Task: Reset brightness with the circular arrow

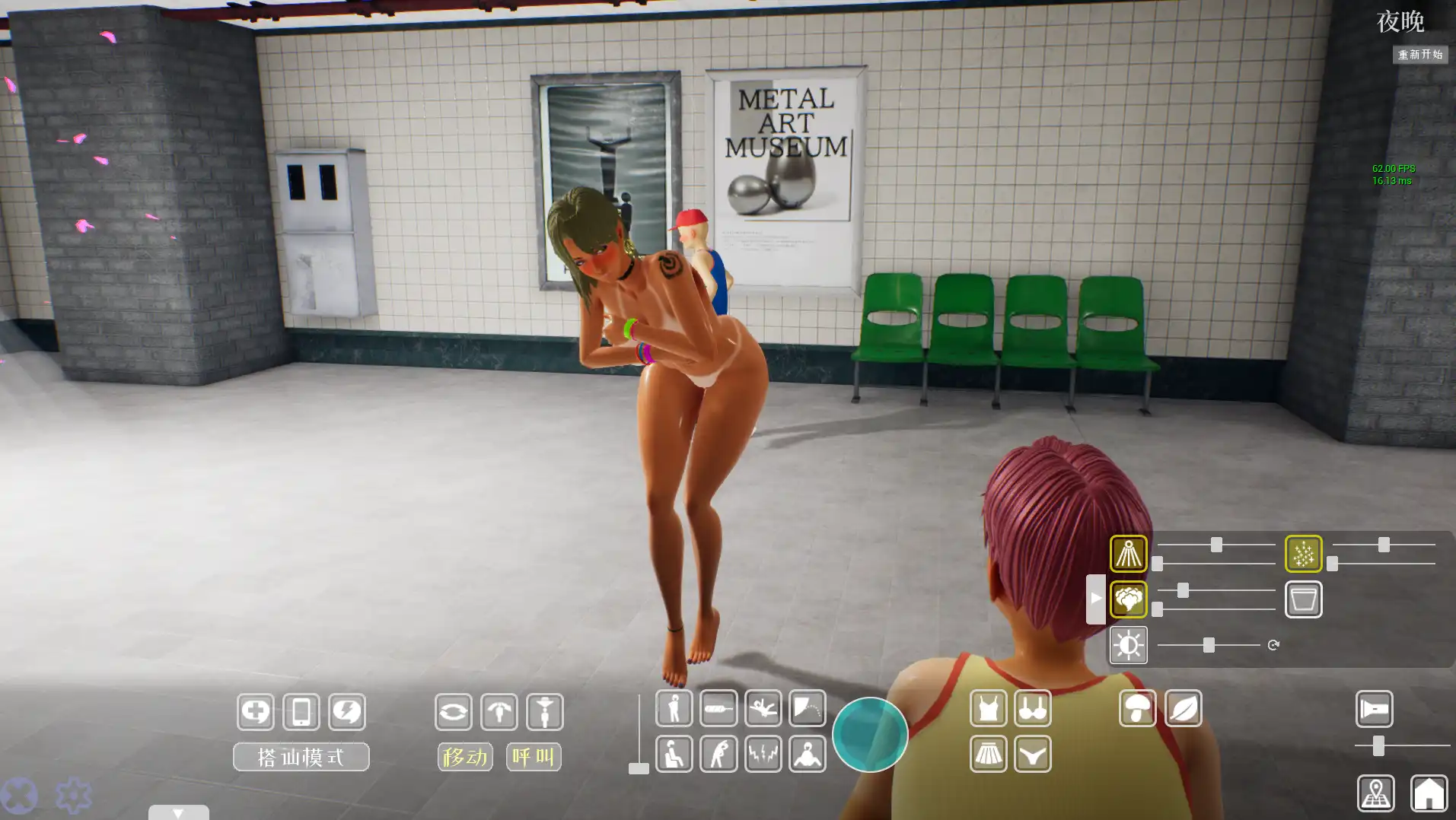Action: 1273,645
